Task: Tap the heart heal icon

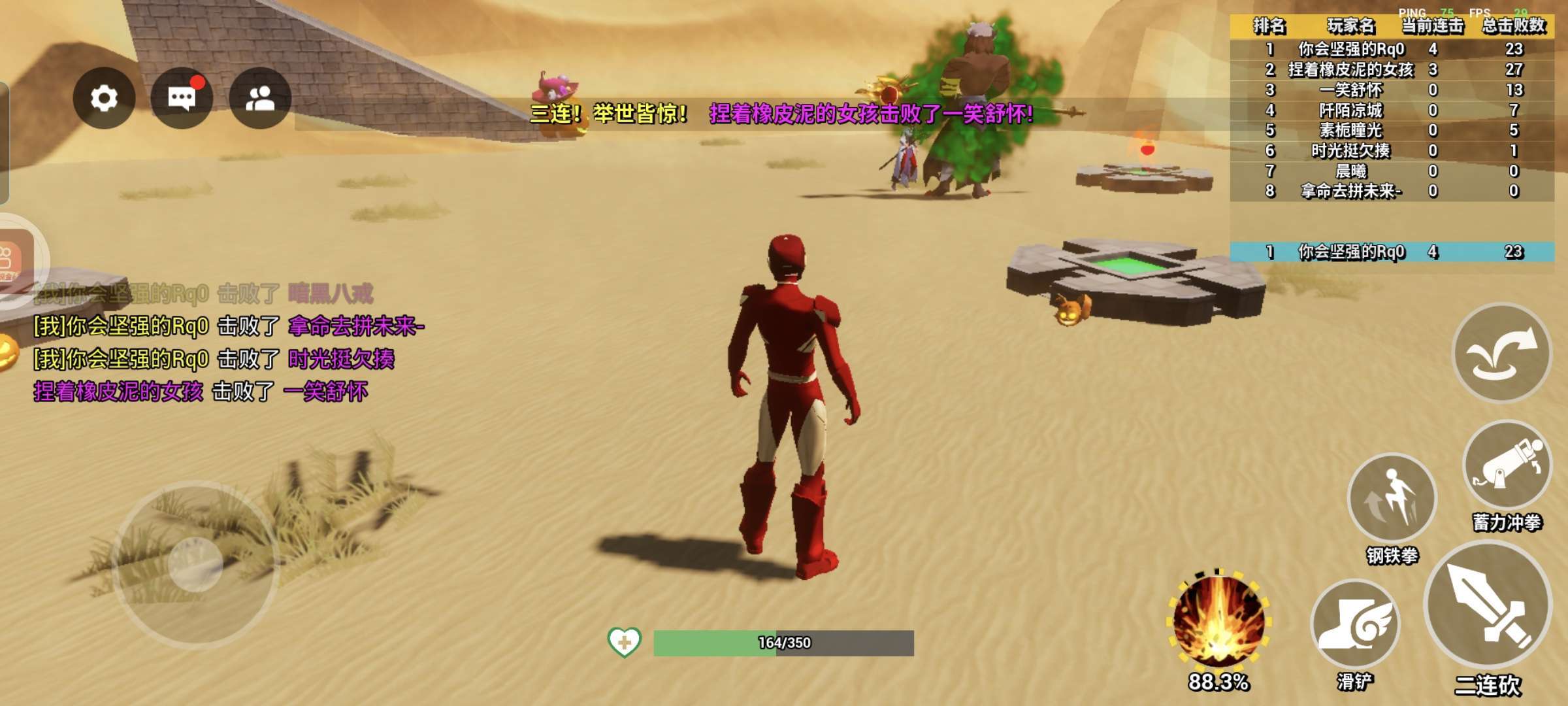Action: 624,642
